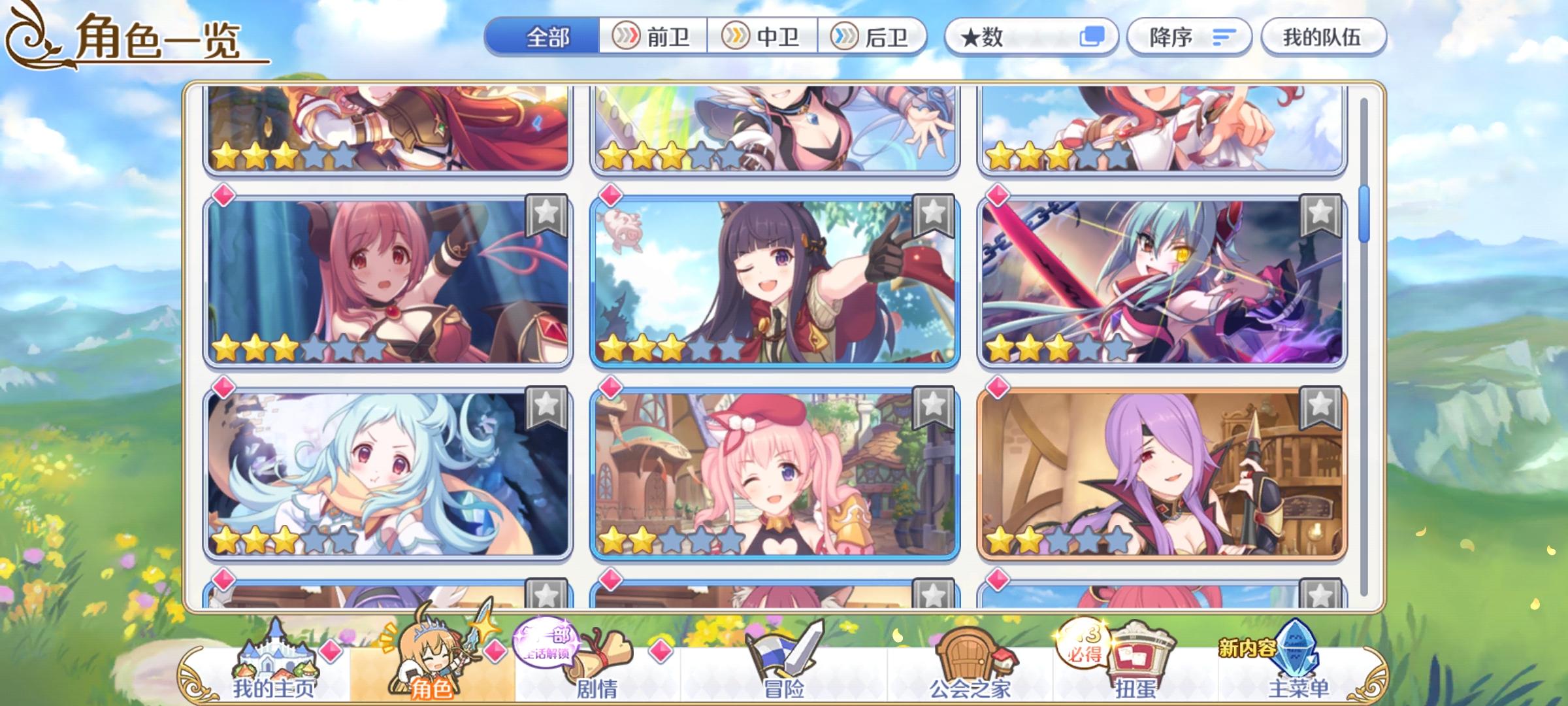
Task: Expand the 降序 sort order control
Action: click(1189, 37)
